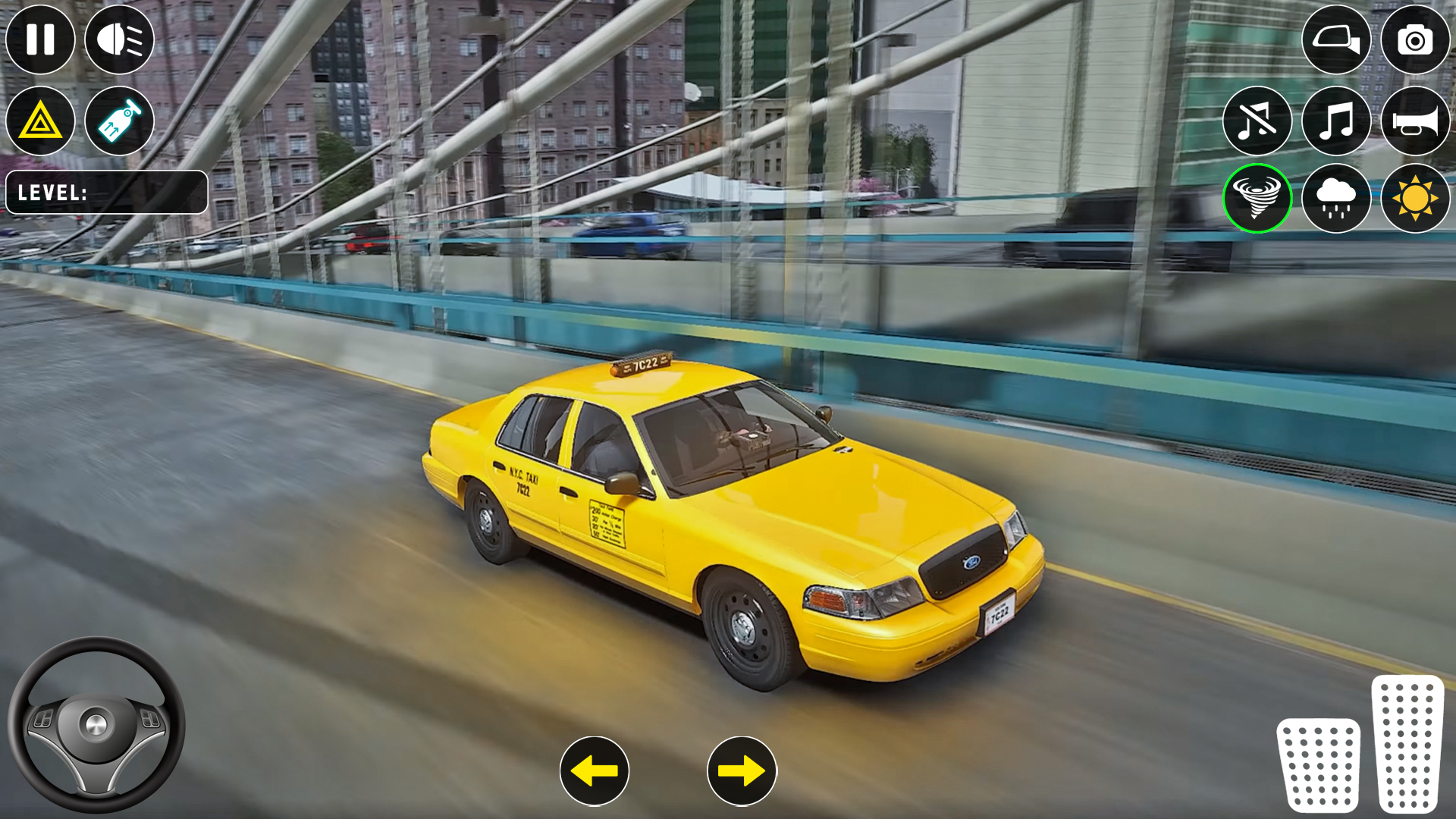Select the tornado weather mode
1456x819 pixels.
(x=1259, y=199)
